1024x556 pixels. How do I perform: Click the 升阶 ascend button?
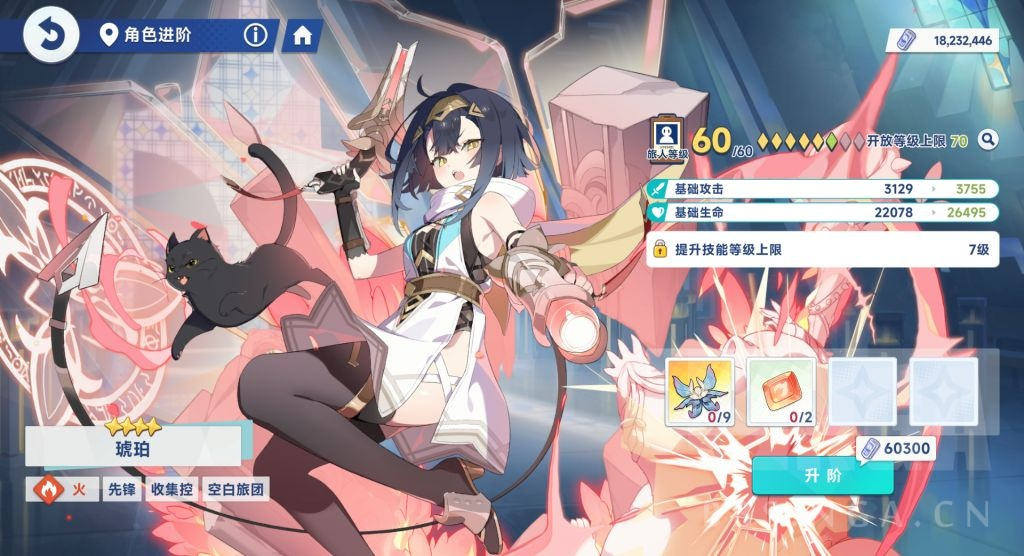pyautogui.click(x=822, y=475)
